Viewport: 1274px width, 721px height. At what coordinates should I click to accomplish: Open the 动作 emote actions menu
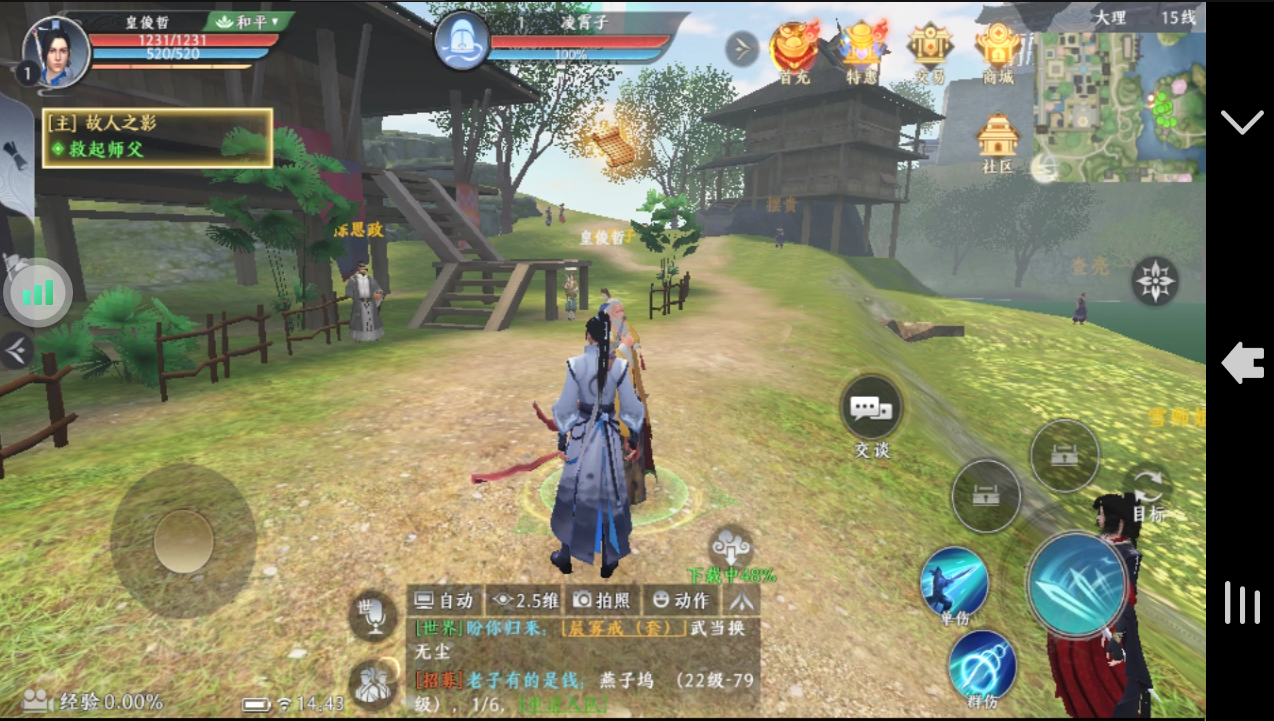click(680, 600)
